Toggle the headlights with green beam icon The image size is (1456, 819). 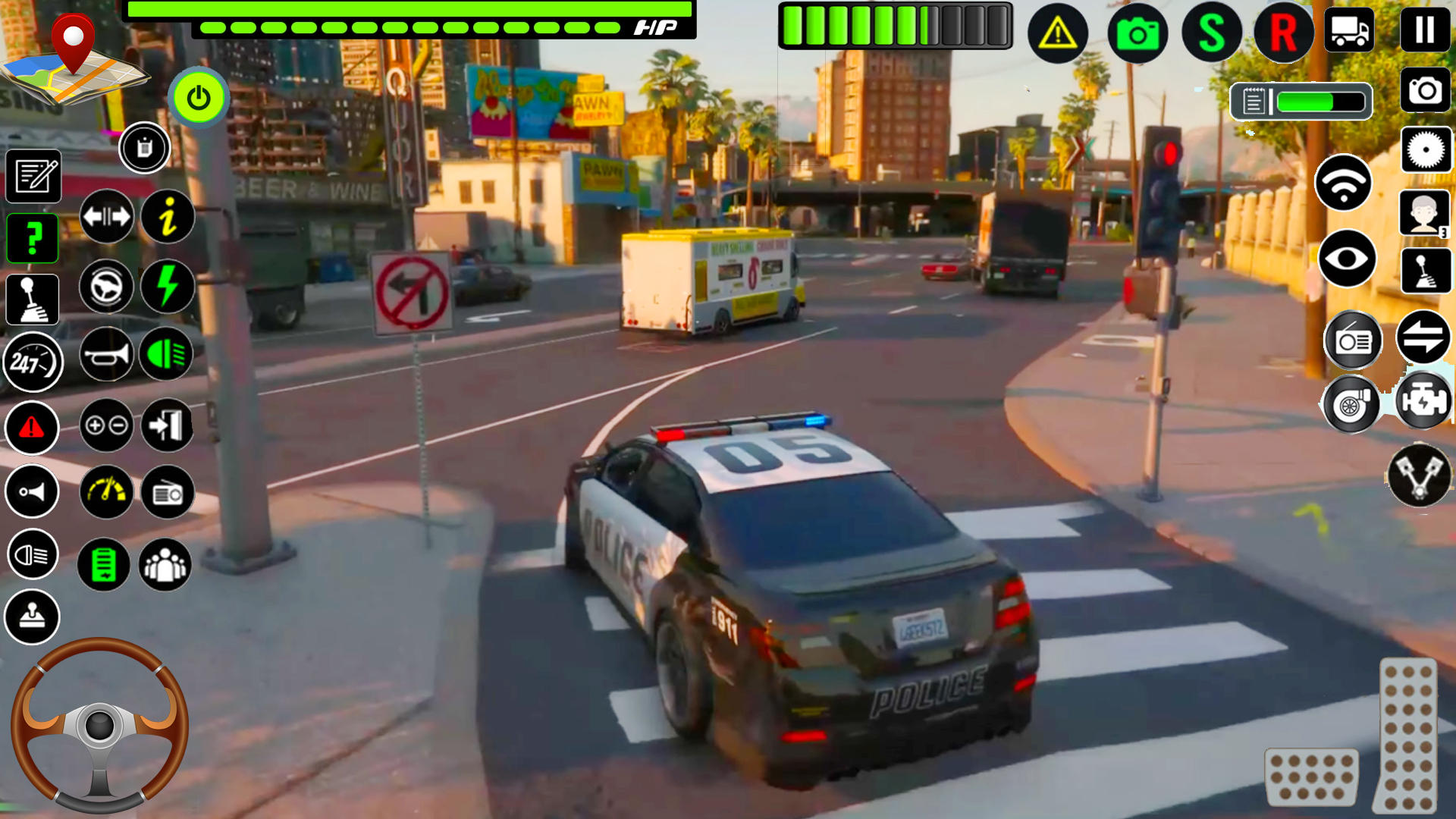pos(167,354)
